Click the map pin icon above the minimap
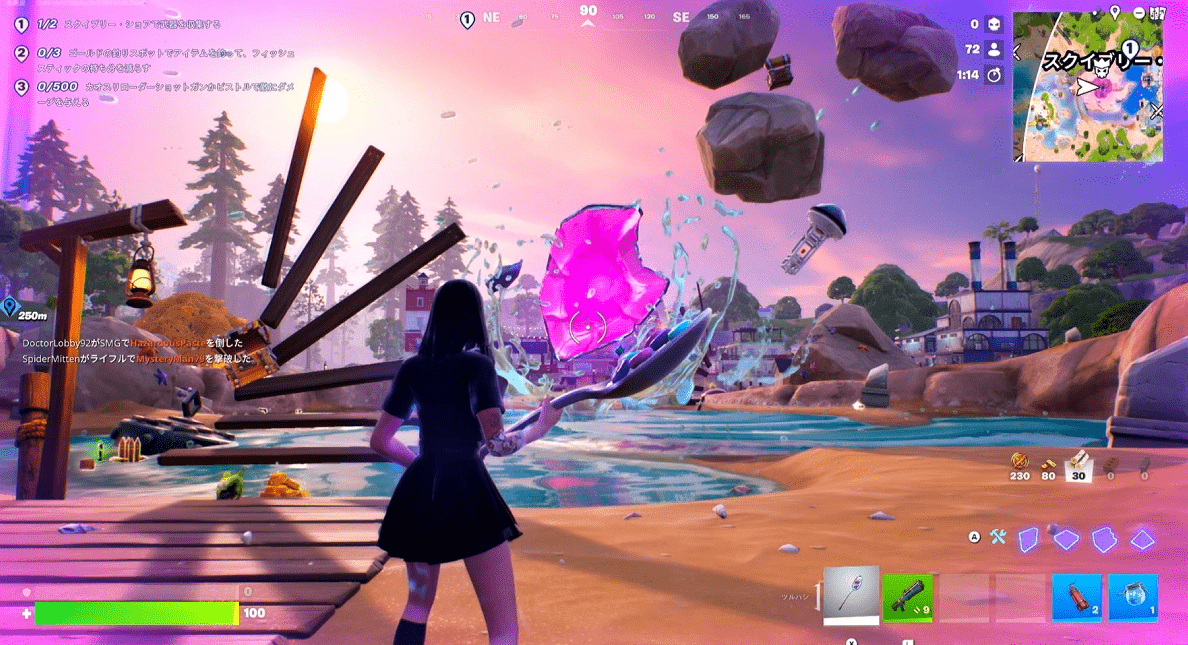This screenshot has width=1188, height=645. point(1115,12)
